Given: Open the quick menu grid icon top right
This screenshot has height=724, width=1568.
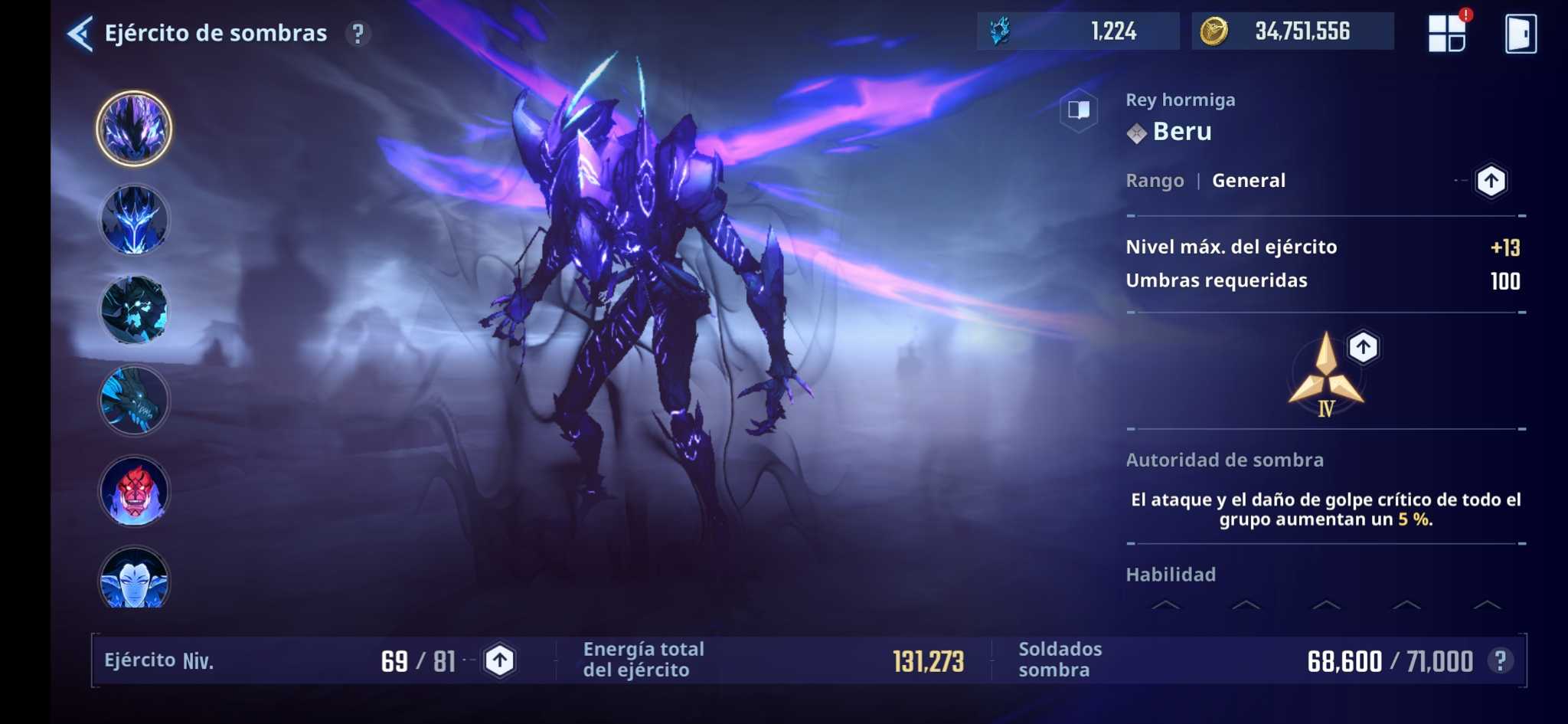Looking at the screenshot, I should click(1447, 32).
